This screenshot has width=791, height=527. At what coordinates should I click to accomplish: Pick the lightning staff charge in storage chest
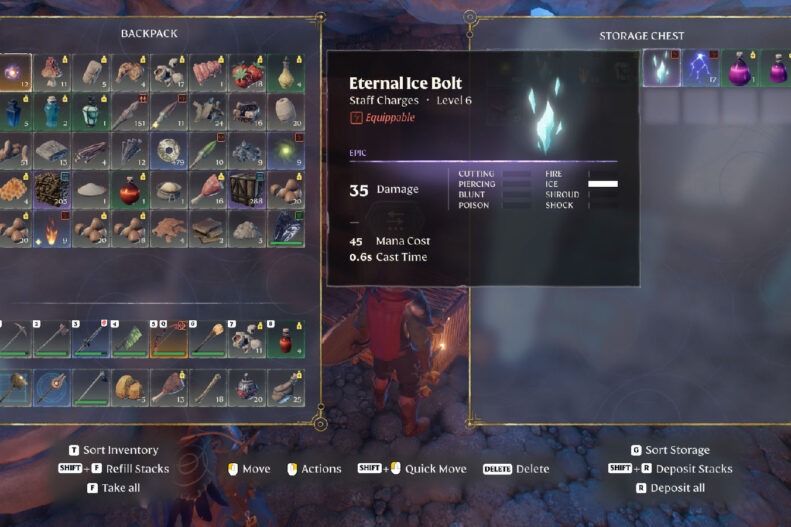pyautogui.click(x=700, y=69)
